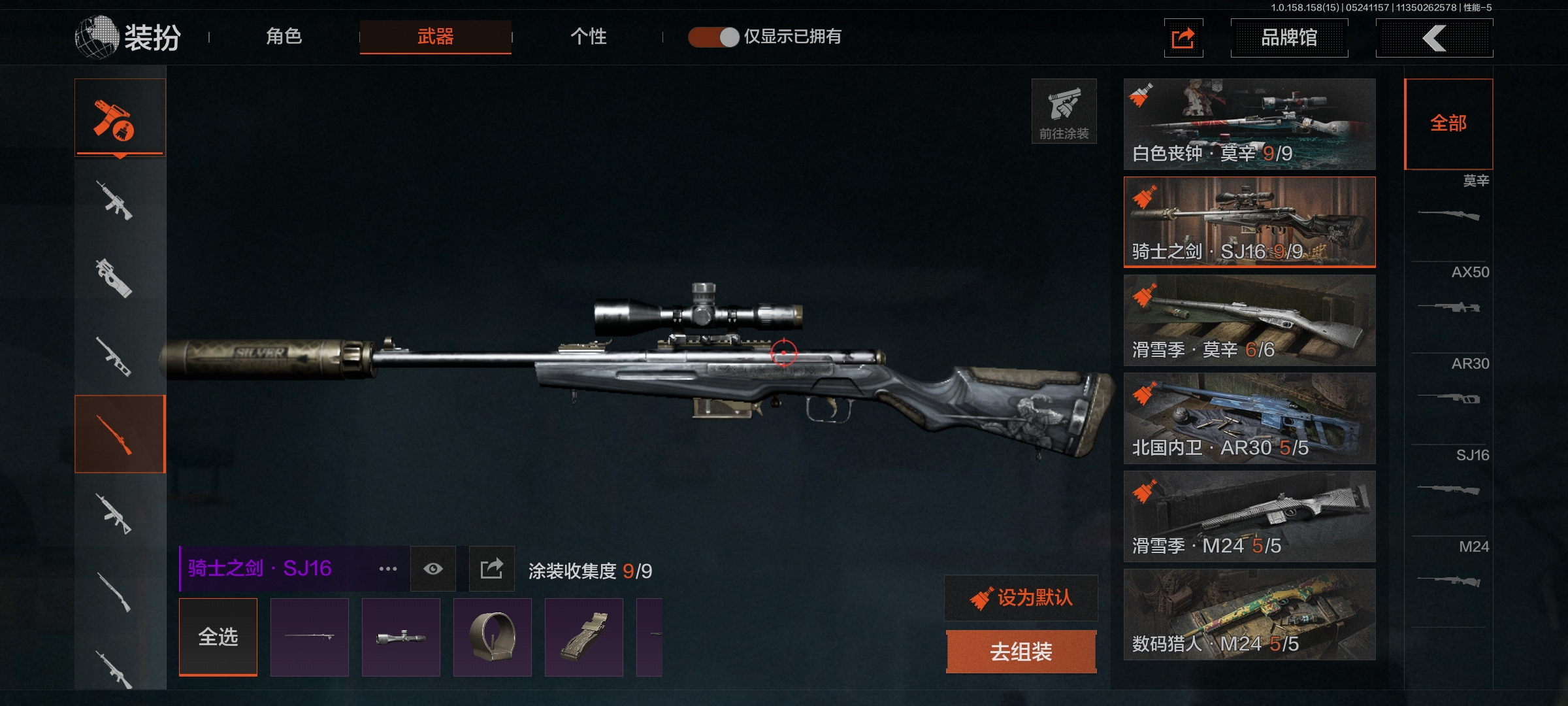
Task: Pick the 北国内卫·AR30 skin
Action: [1249, 418]
